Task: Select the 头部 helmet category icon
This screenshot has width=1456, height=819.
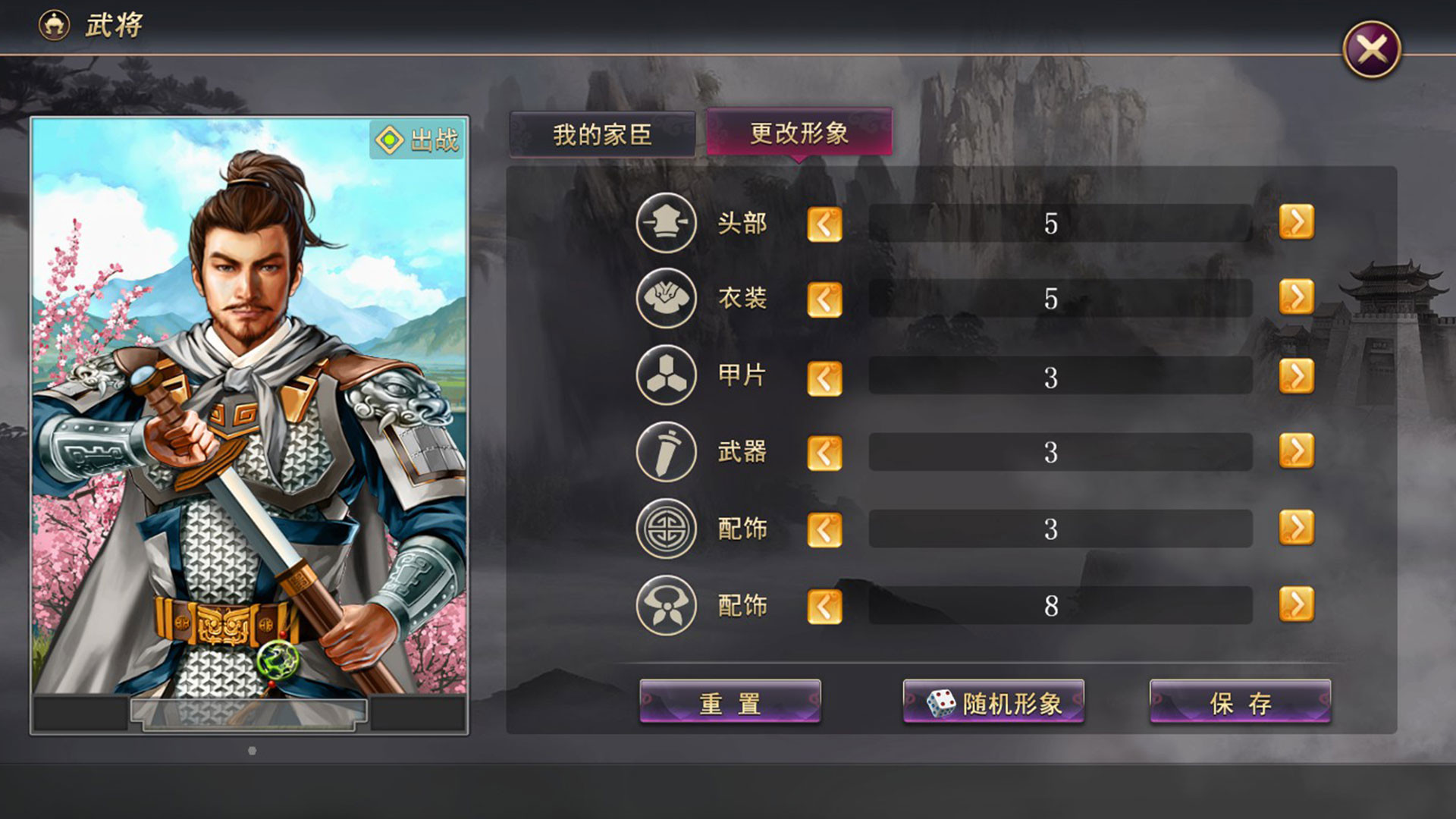Action: (x=665, y=223)
